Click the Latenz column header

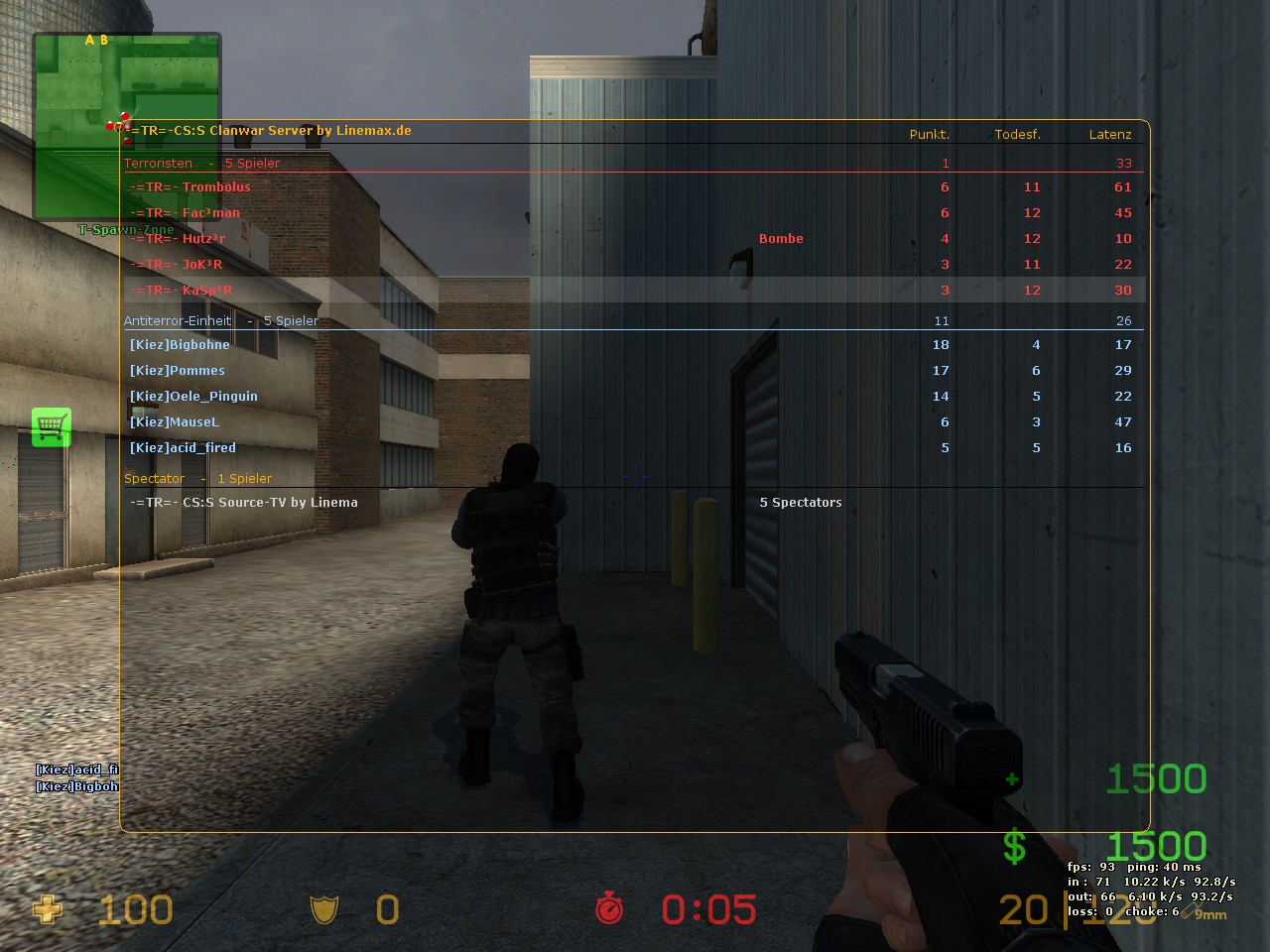(1109, 135)
